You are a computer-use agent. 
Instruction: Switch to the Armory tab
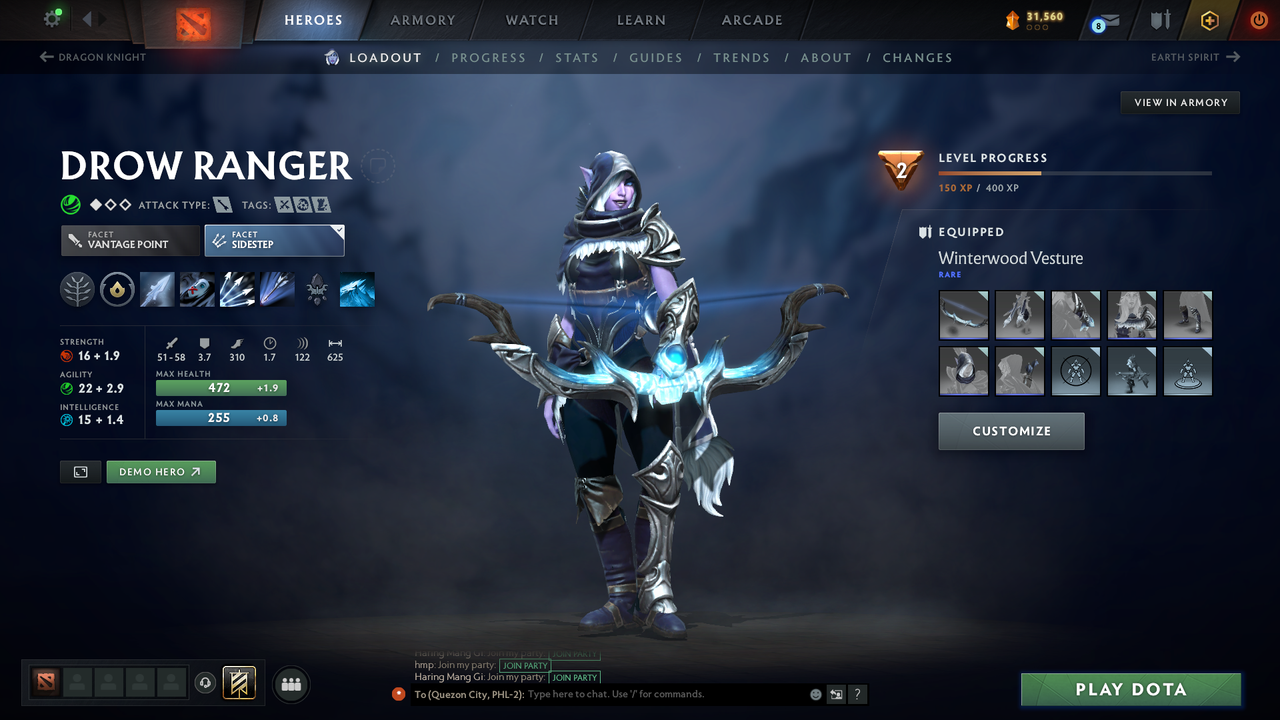423,20
